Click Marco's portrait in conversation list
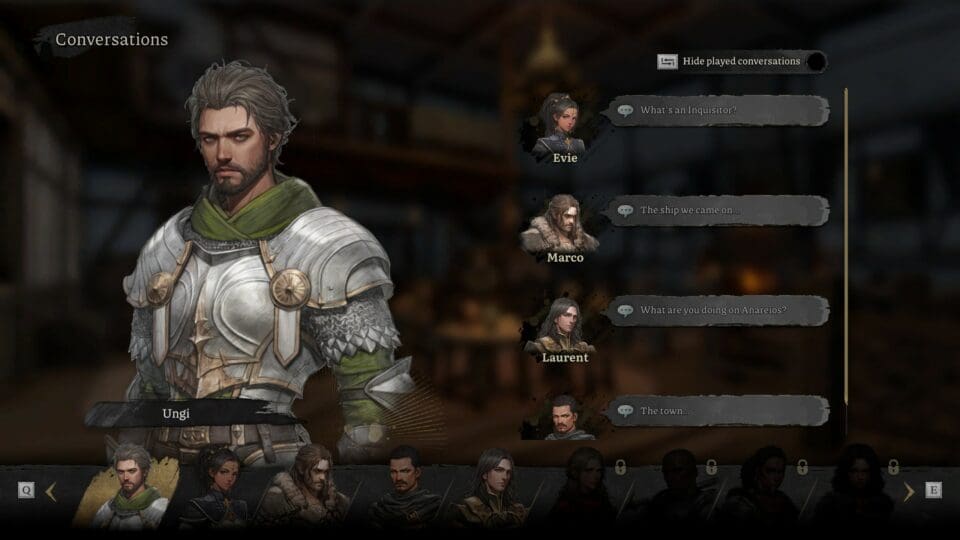This screenshot has width=960, height=540. pos(563,223)
